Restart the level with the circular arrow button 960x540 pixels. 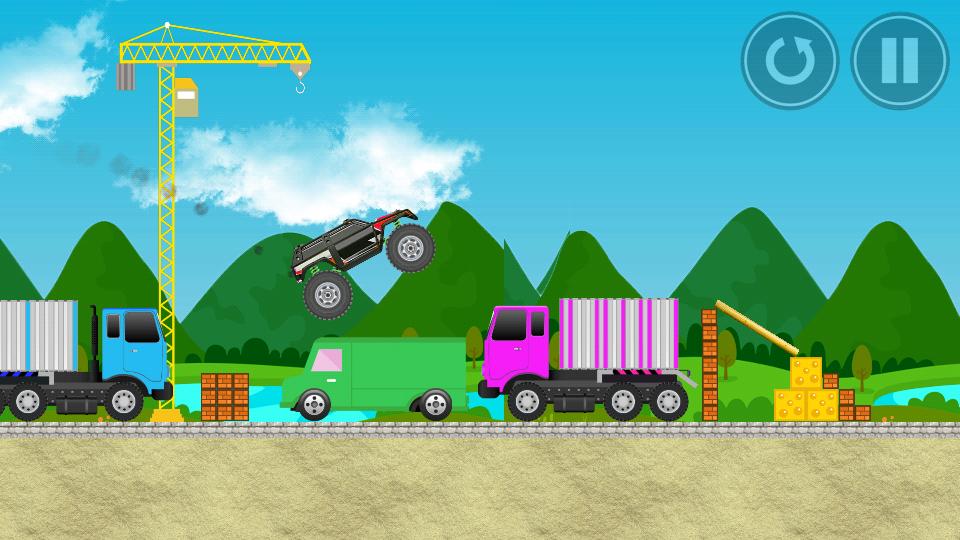click(x=789, y=61)
